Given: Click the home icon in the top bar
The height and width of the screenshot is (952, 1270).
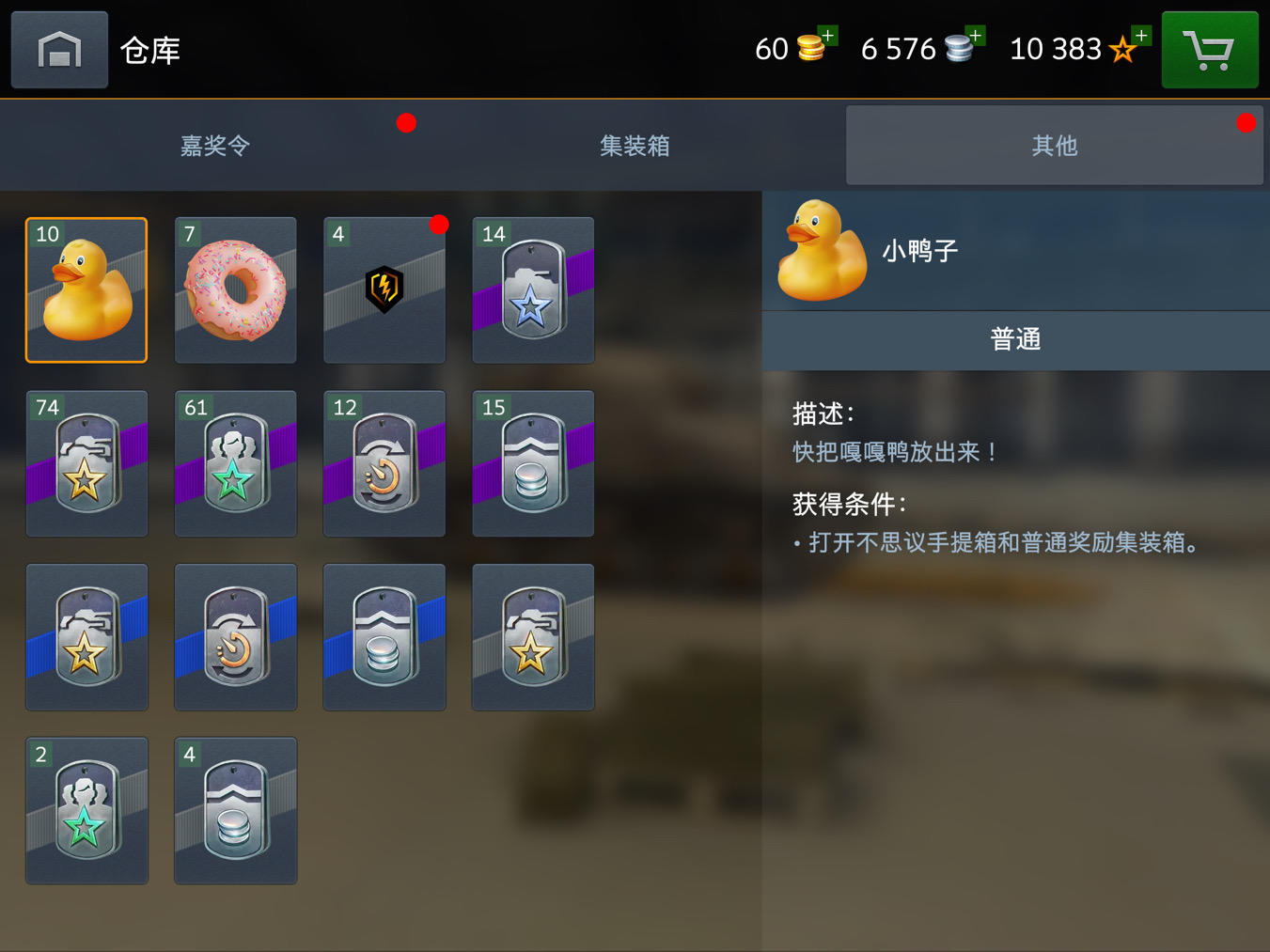Looking at the screenshot, I should click(58, 49).
